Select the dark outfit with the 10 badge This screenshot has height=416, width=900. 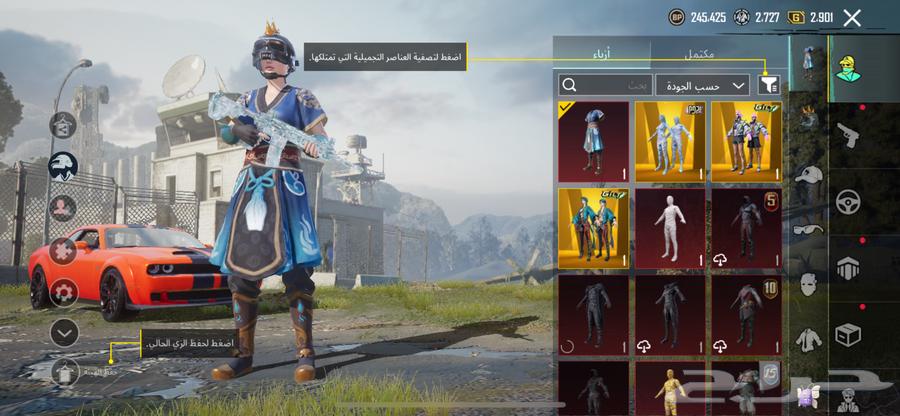pyautogui.click(x=746, y=315)
